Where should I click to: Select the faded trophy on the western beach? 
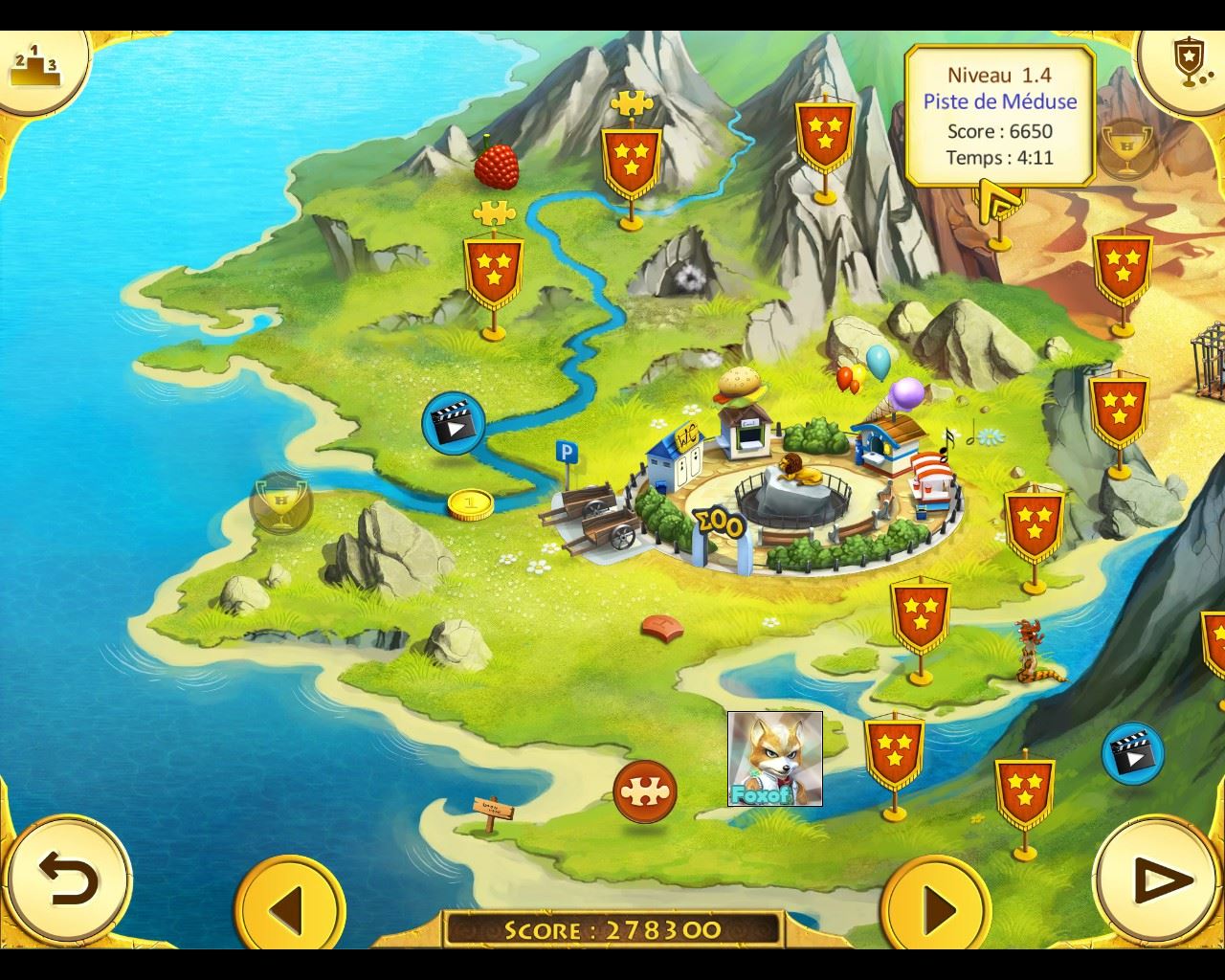point(280,501)
